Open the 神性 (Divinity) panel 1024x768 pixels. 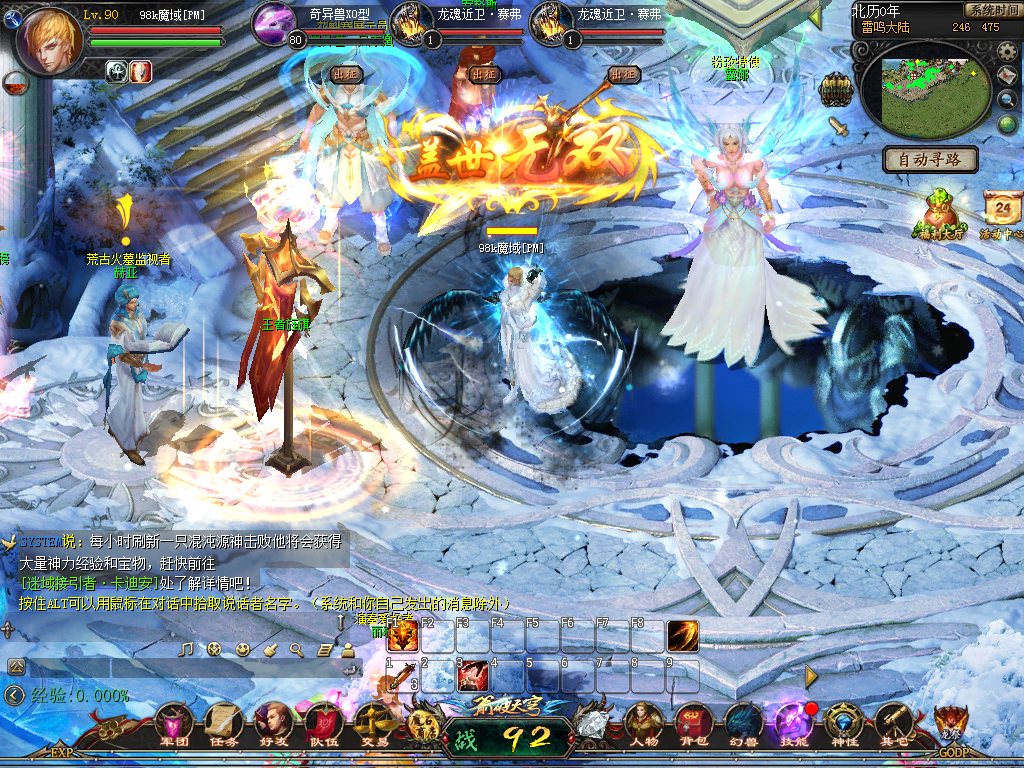845,722
